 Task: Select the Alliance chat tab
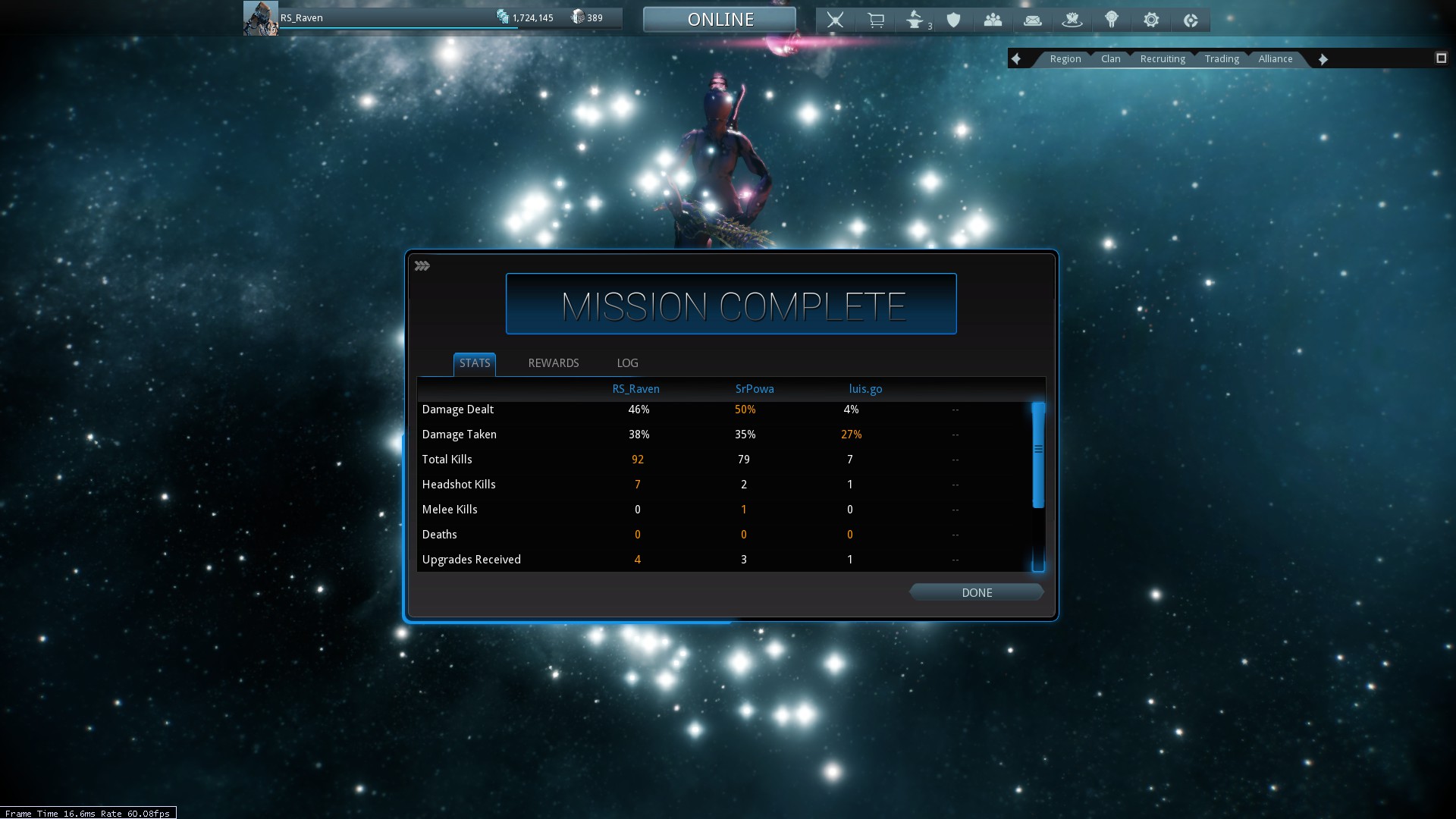(x=1276, y=59)
